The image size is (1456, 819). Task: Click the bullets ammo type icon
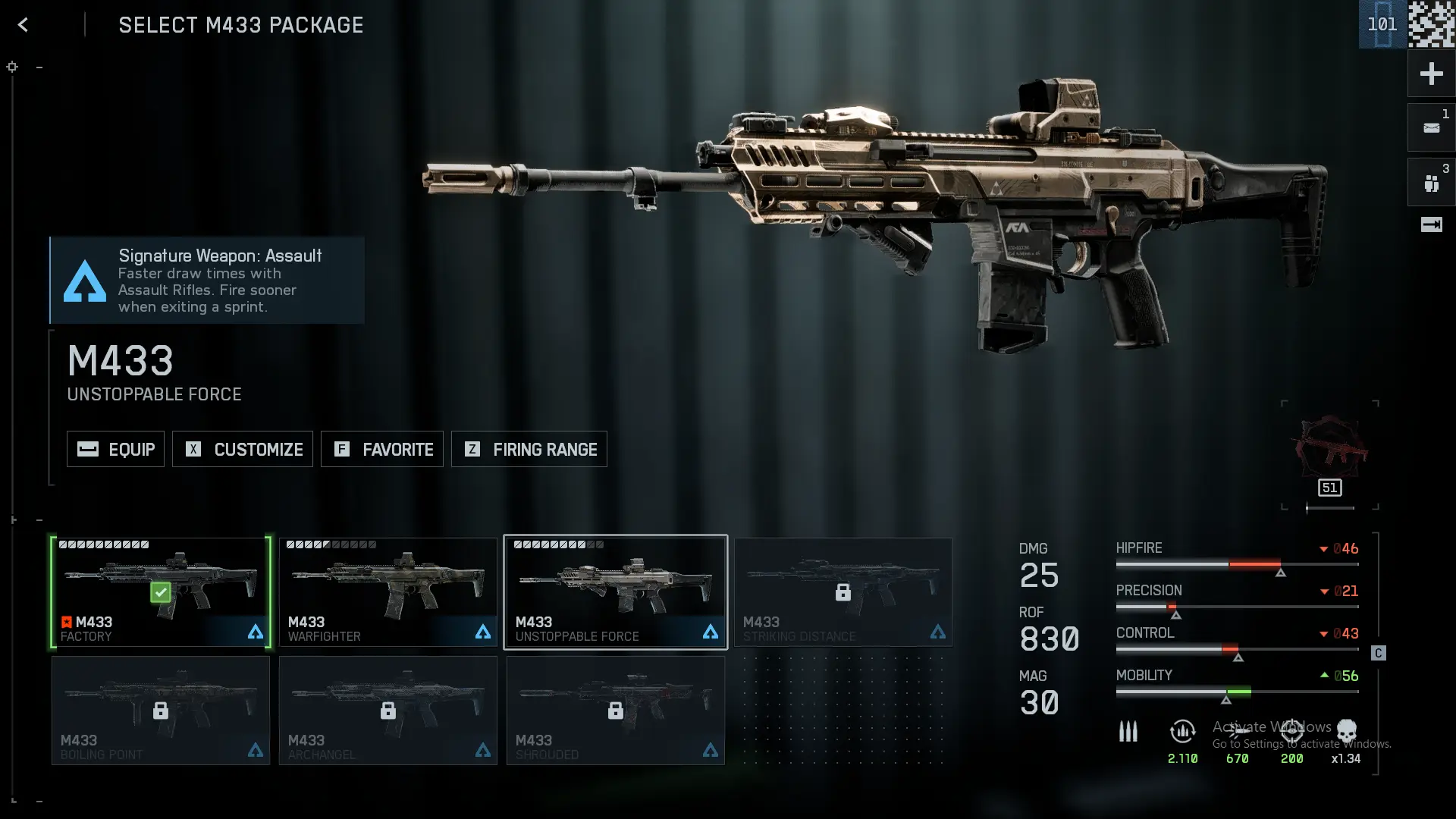pos(1128,732)
